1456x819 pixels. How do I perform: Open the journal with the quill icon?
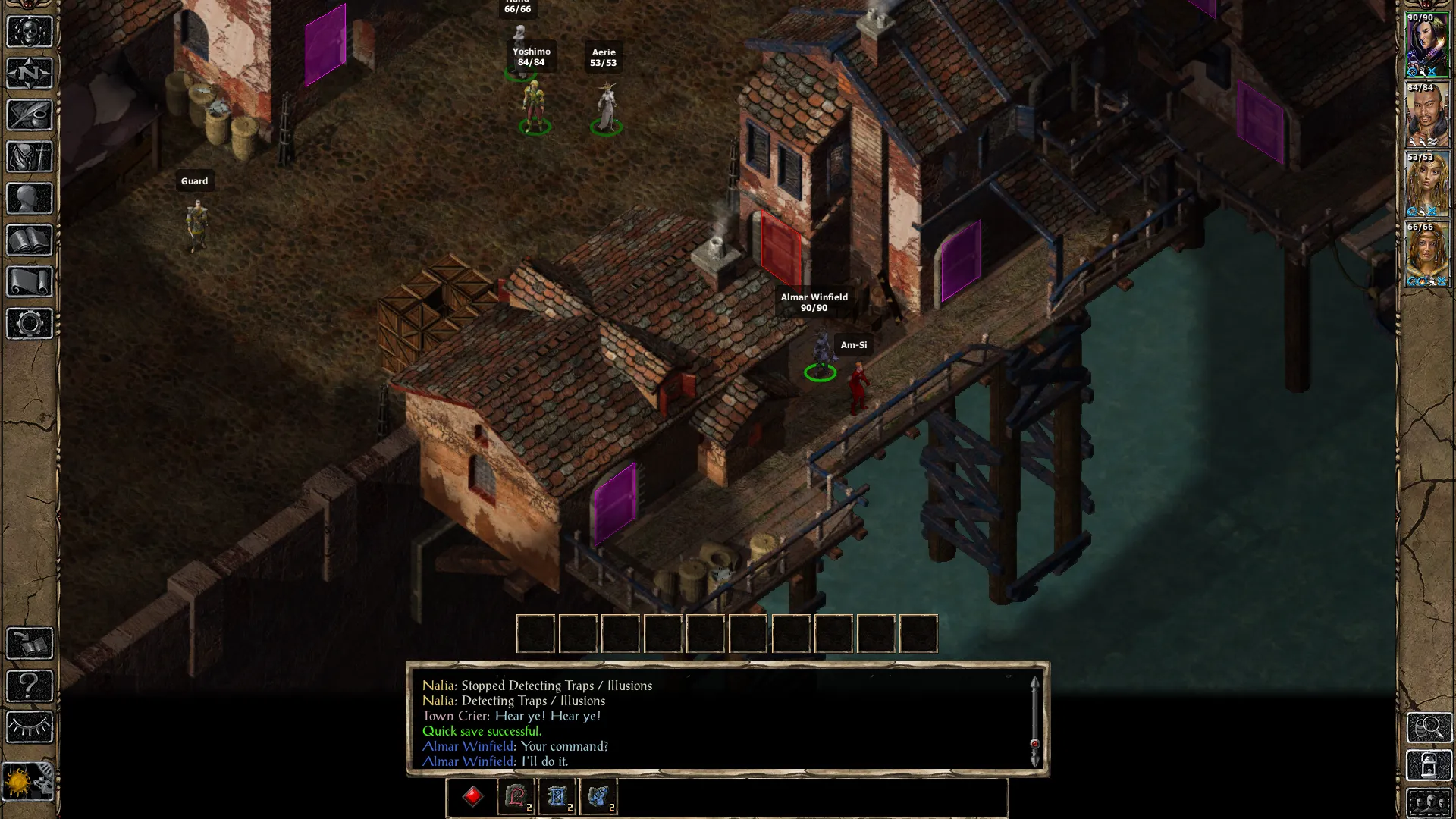click(x=30, y=115)
